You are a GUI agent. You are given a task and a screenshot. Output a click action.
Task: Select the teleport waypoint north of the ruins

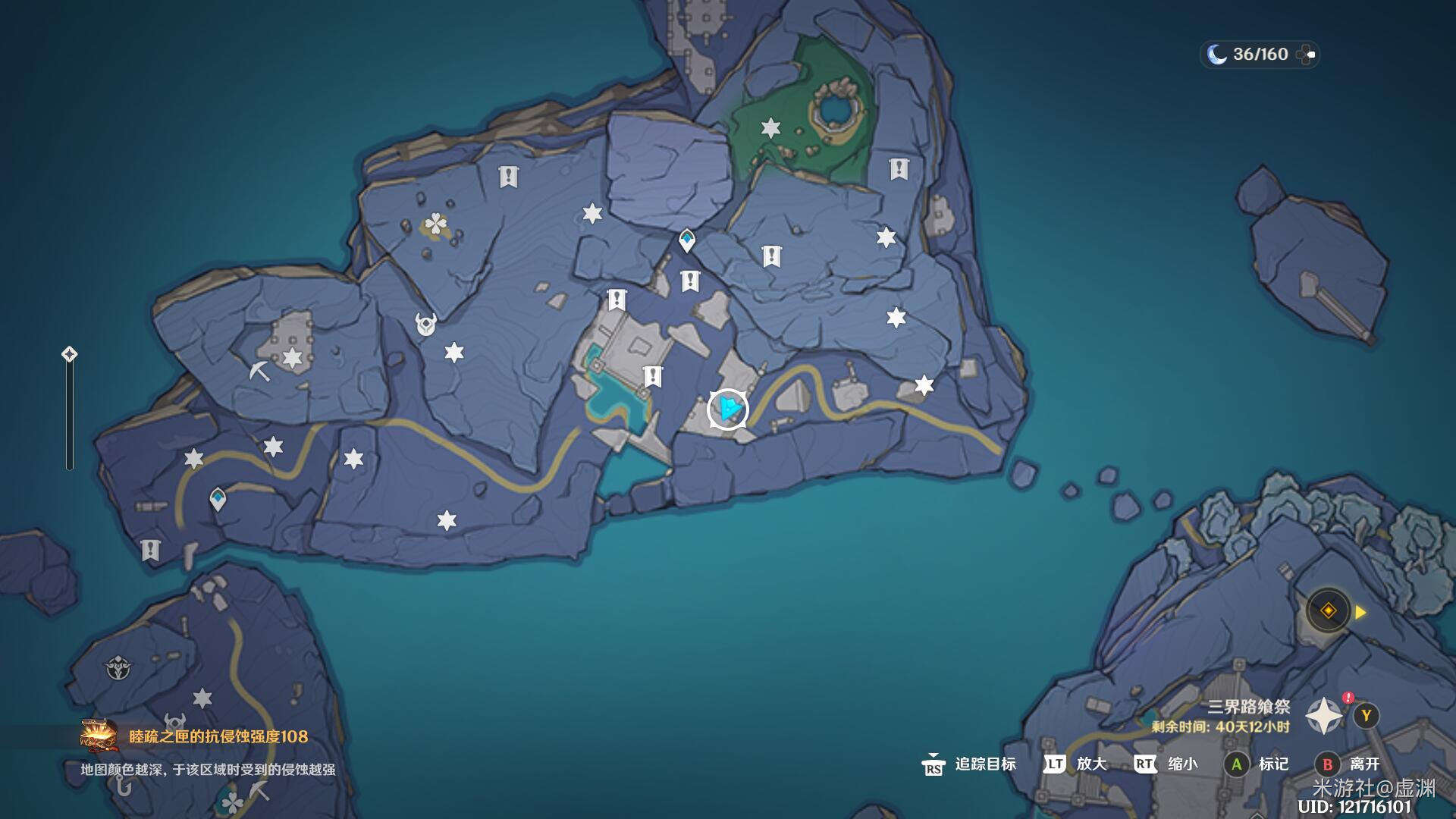[687, 240]
